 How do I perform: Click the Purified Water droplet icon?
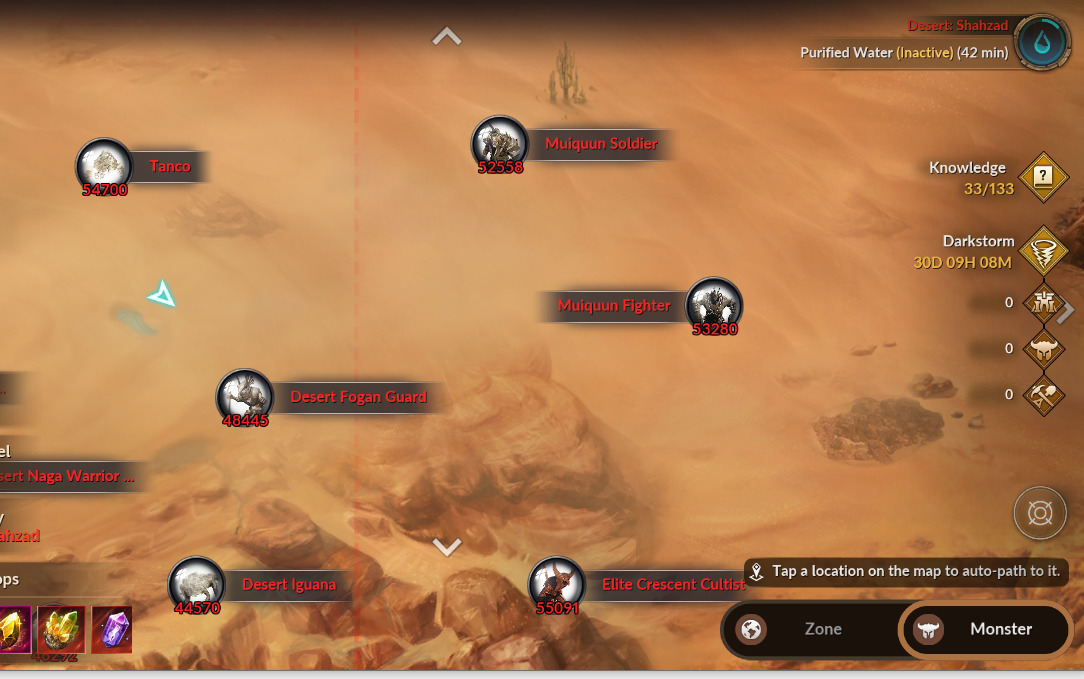pyautogui.click(x=1043, y=43)
